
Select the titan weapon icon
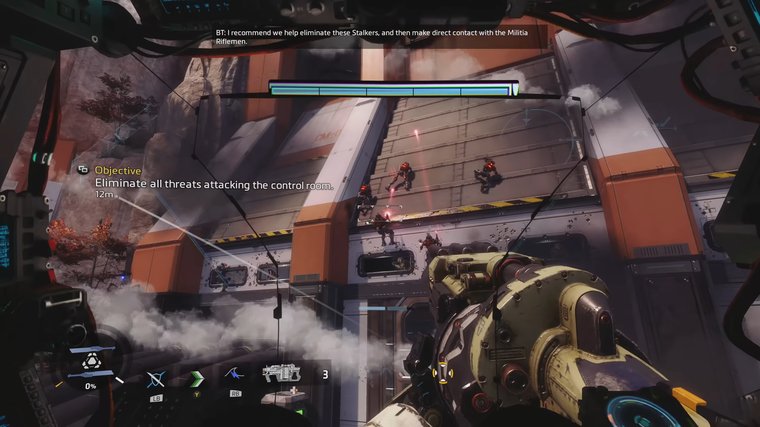coord(281,374)
